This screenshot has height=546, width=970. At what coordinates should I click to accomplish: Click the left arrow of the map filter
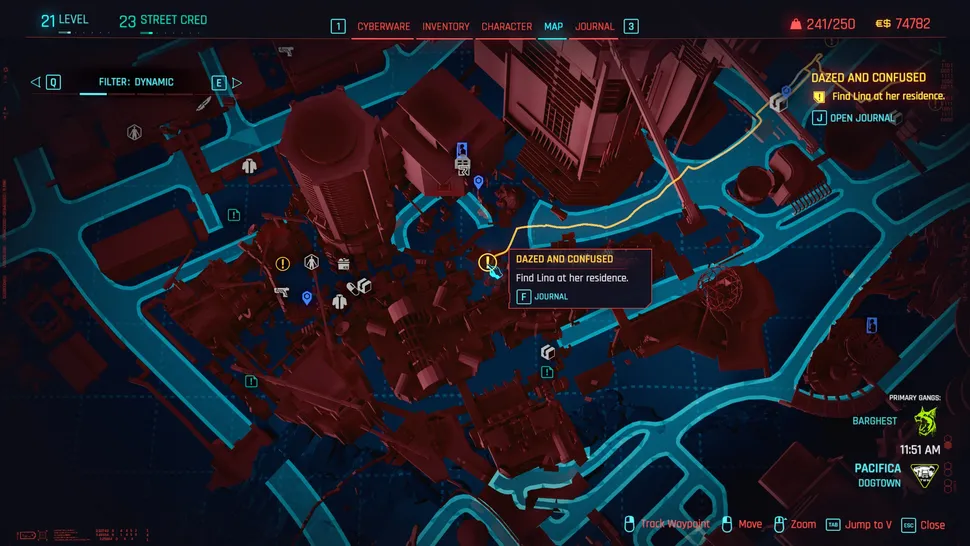click(x=35, y=82)
